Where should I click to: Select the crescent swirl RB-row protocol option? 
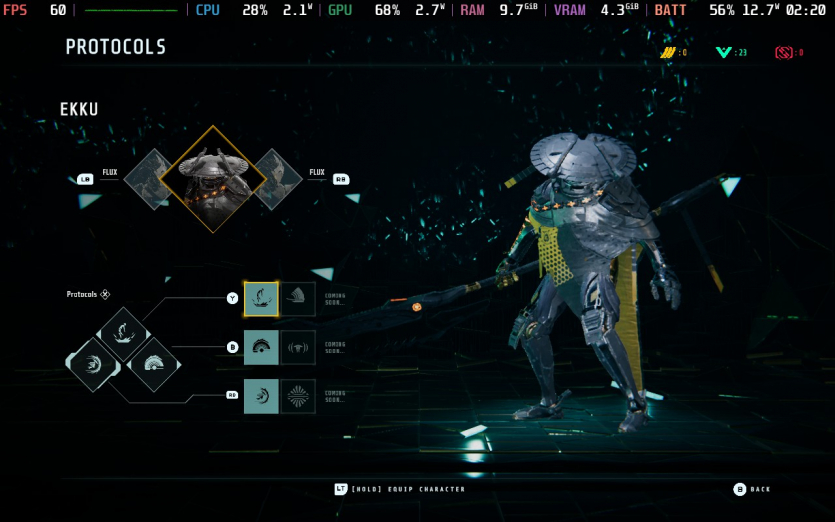[x=261, y=396]
